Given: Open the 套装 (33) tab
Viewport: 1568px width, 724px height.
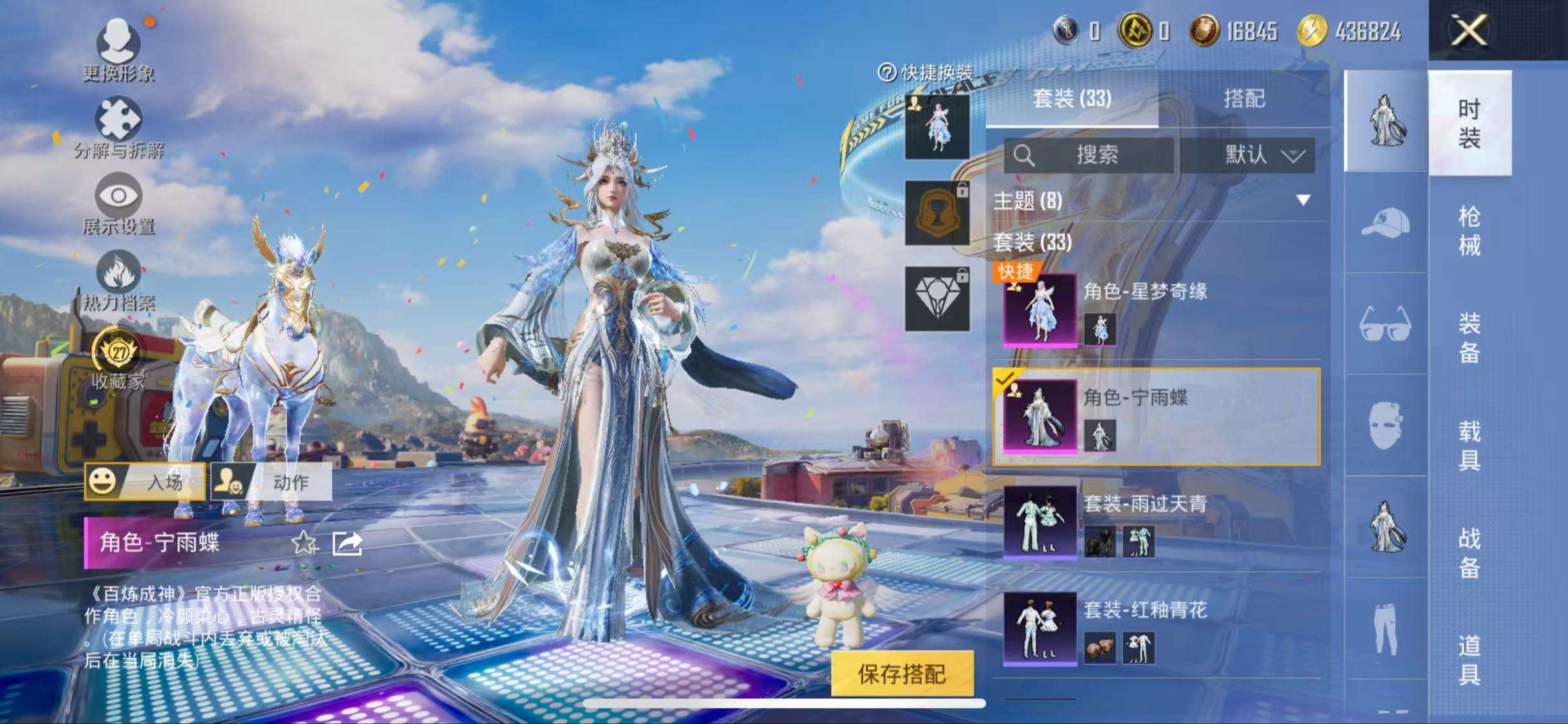Looking at the screenshot, I should [x=1072, y=99].
